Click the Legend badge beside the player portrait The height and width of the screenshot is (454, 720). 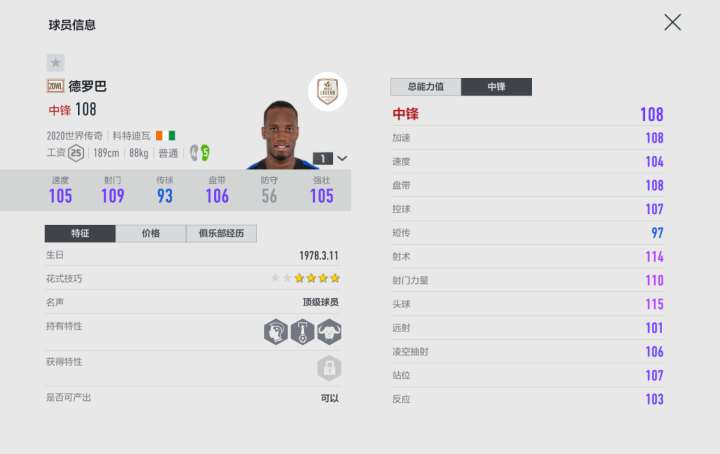[x=327, y=90]
